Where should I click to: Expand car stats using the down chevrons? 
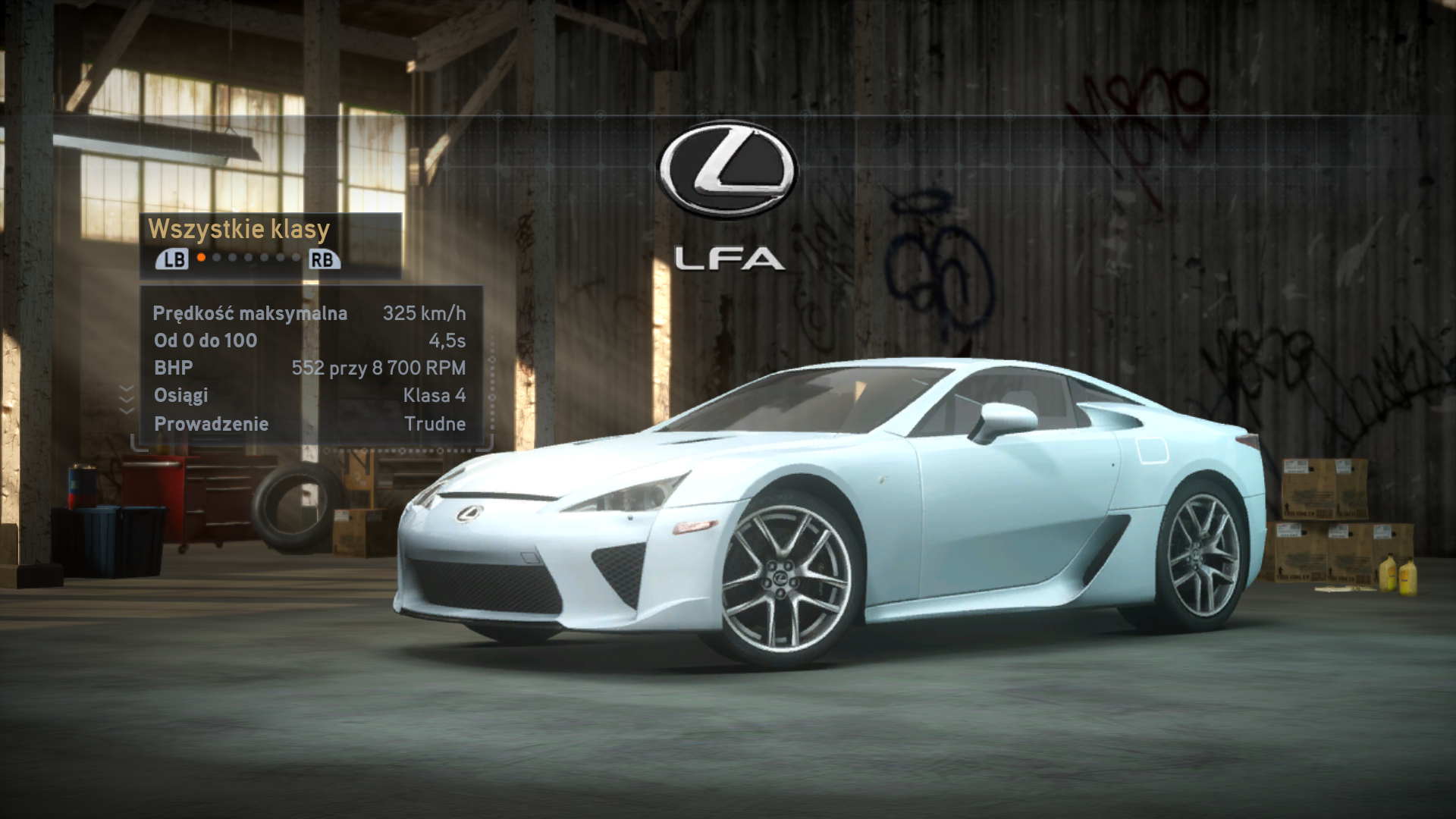pyautogui.click(x=127, y=399)
